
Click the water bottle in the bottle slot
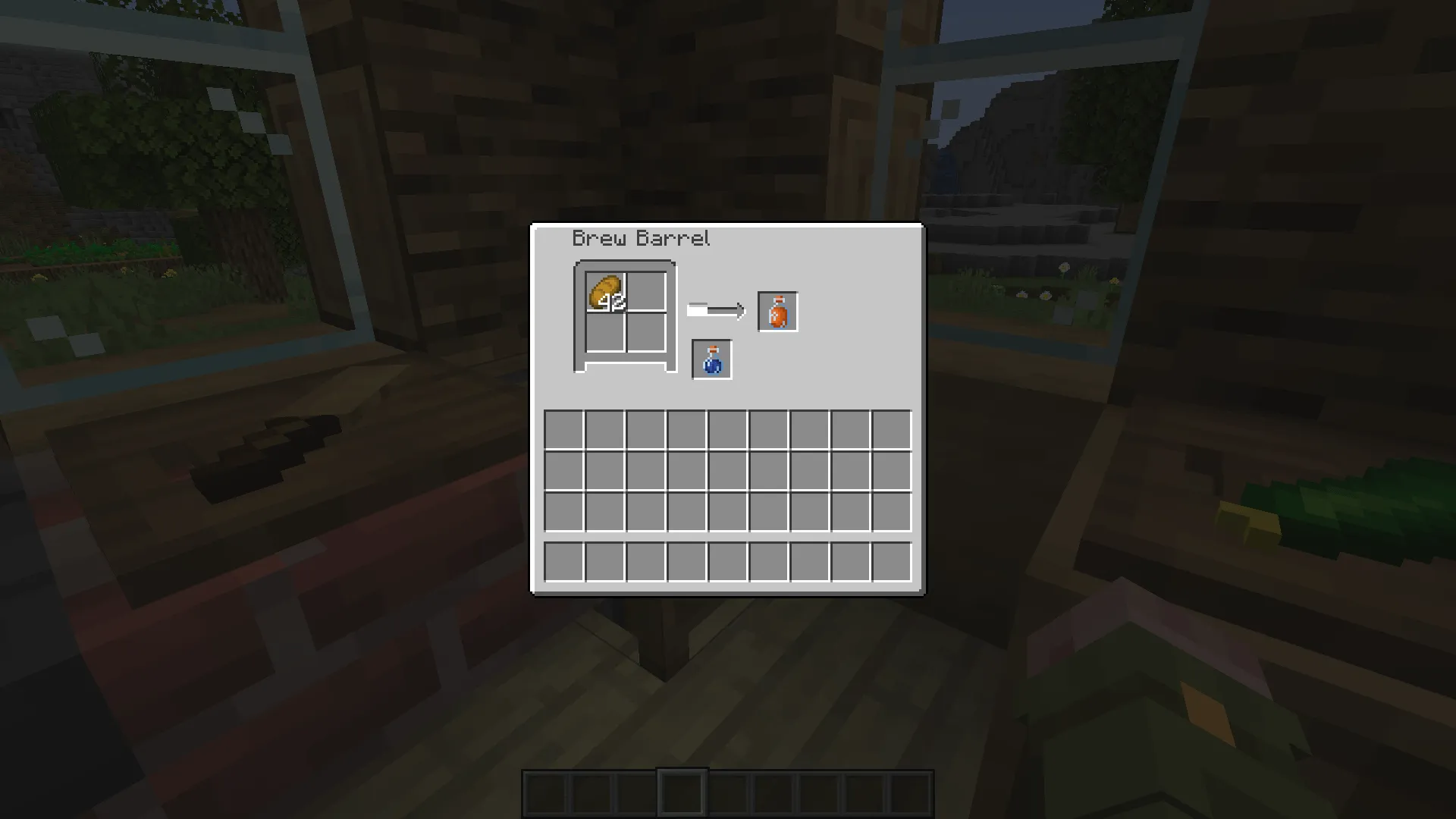coord(711,358)
